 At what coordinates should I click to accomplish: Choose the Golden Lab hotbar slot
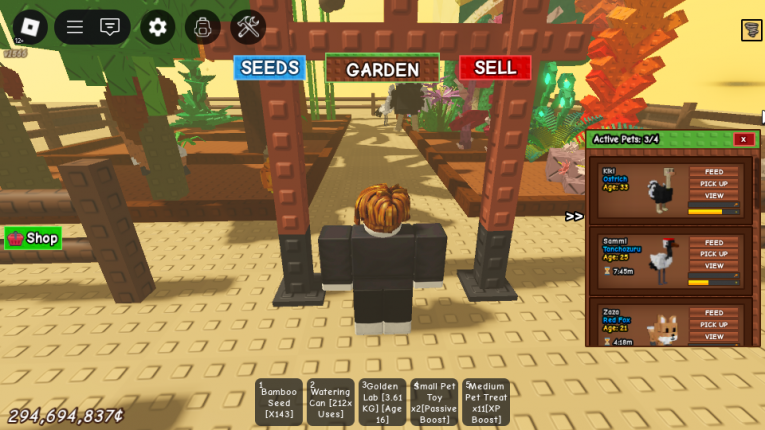tap(382, 402)
